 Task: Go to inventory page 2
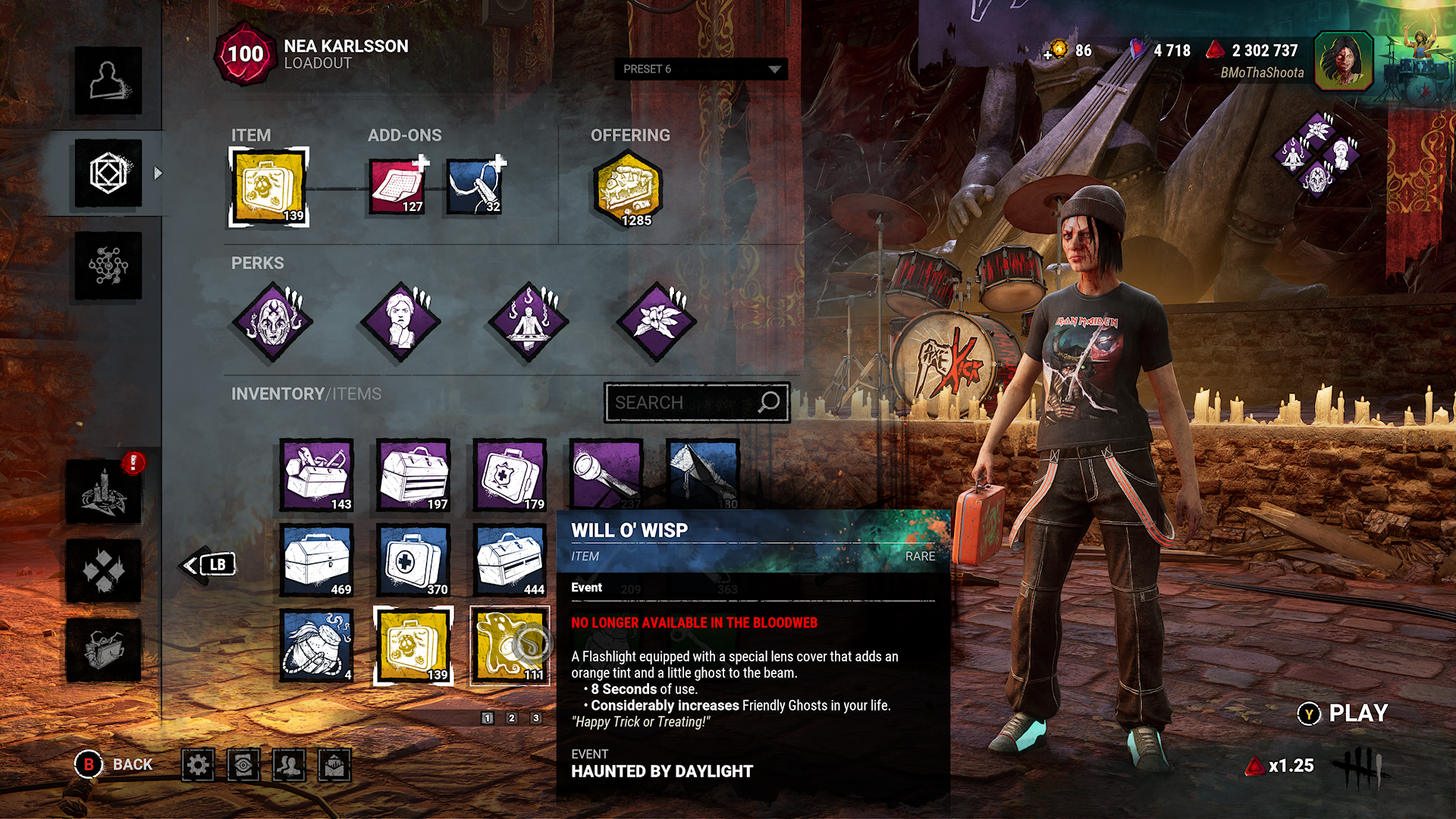tap(512, 717)
